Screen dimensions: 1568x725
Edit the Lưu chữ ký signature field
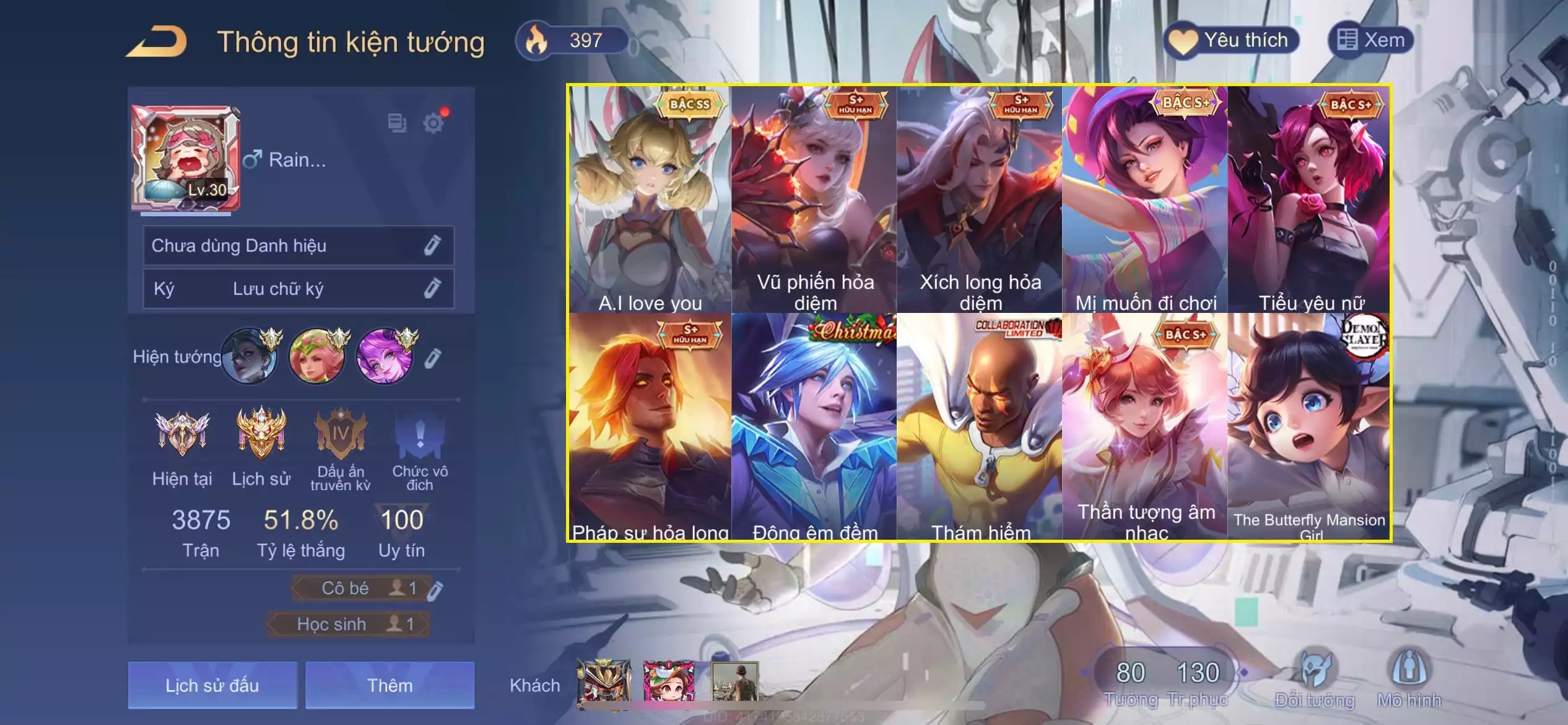(432, 288)
